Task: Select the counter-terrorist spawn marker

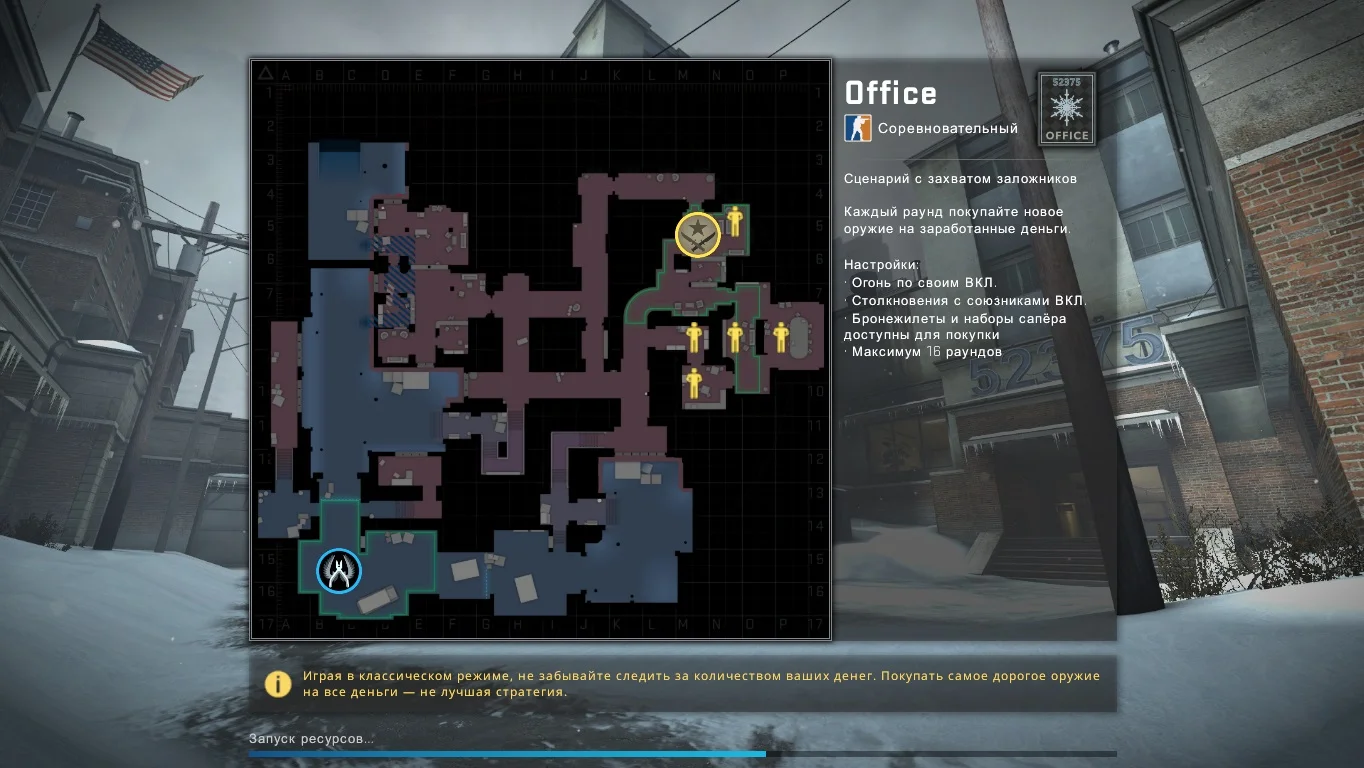Action: pos(339,571)
